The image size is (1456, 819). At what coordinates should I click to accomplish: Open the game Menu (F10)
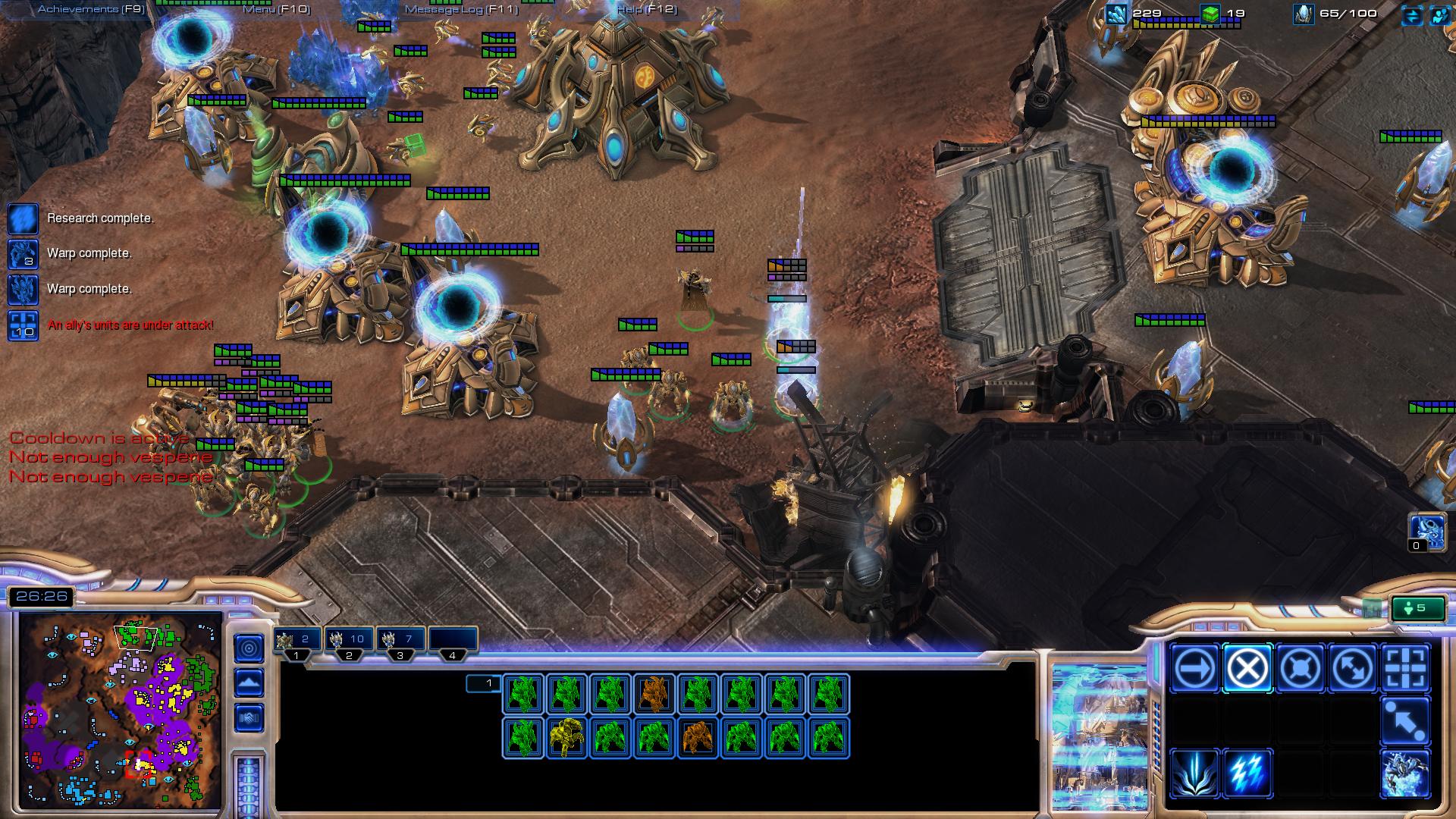pos(277,9)
